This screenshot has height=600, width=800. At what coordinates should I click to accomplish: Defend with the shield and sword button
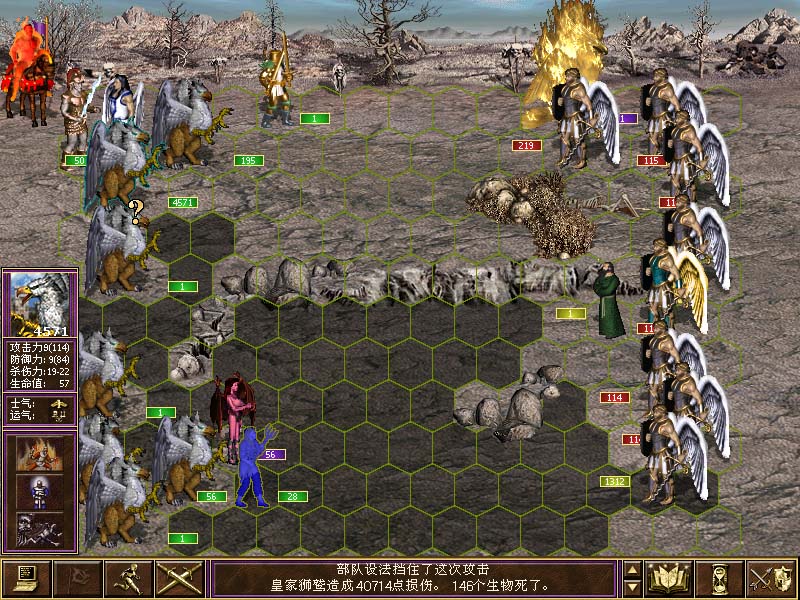tap(772, 578)
